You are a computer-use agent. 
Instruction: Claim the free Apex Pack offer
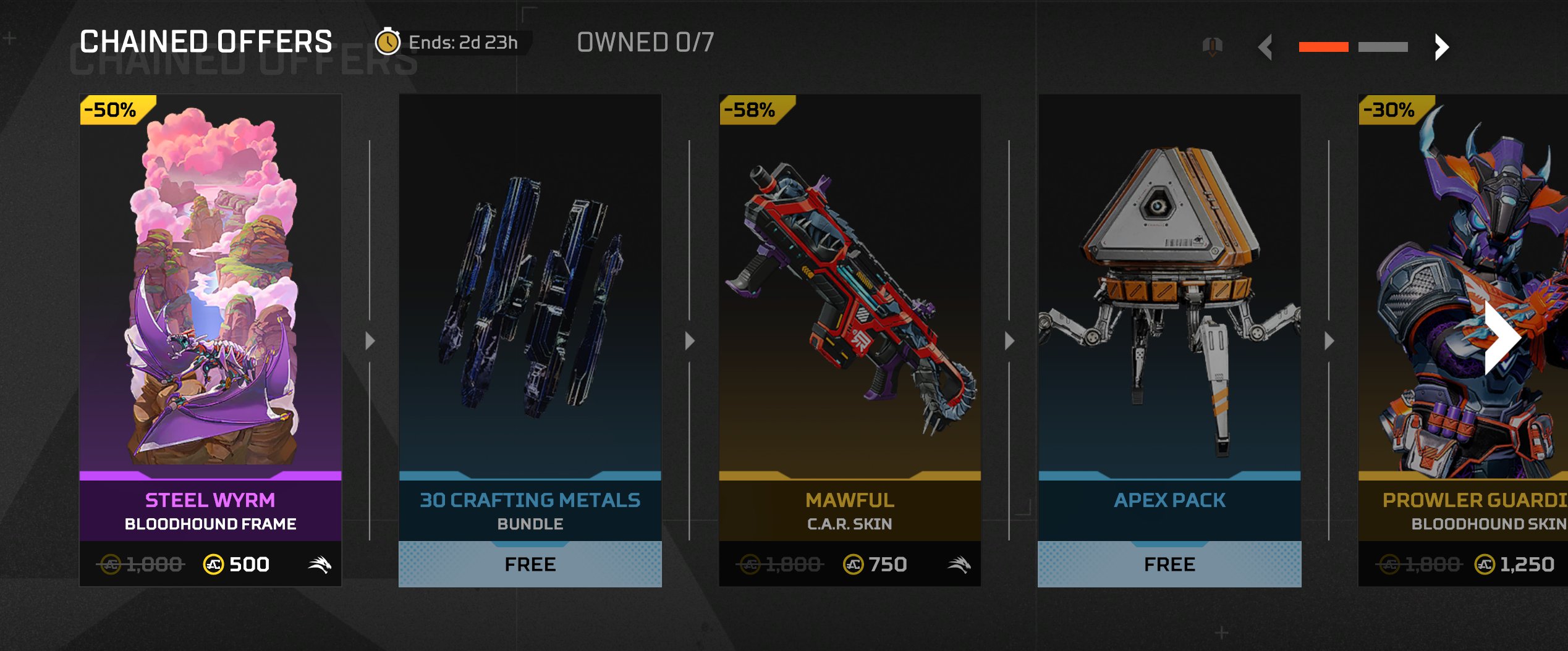(x=1169, y=563)
